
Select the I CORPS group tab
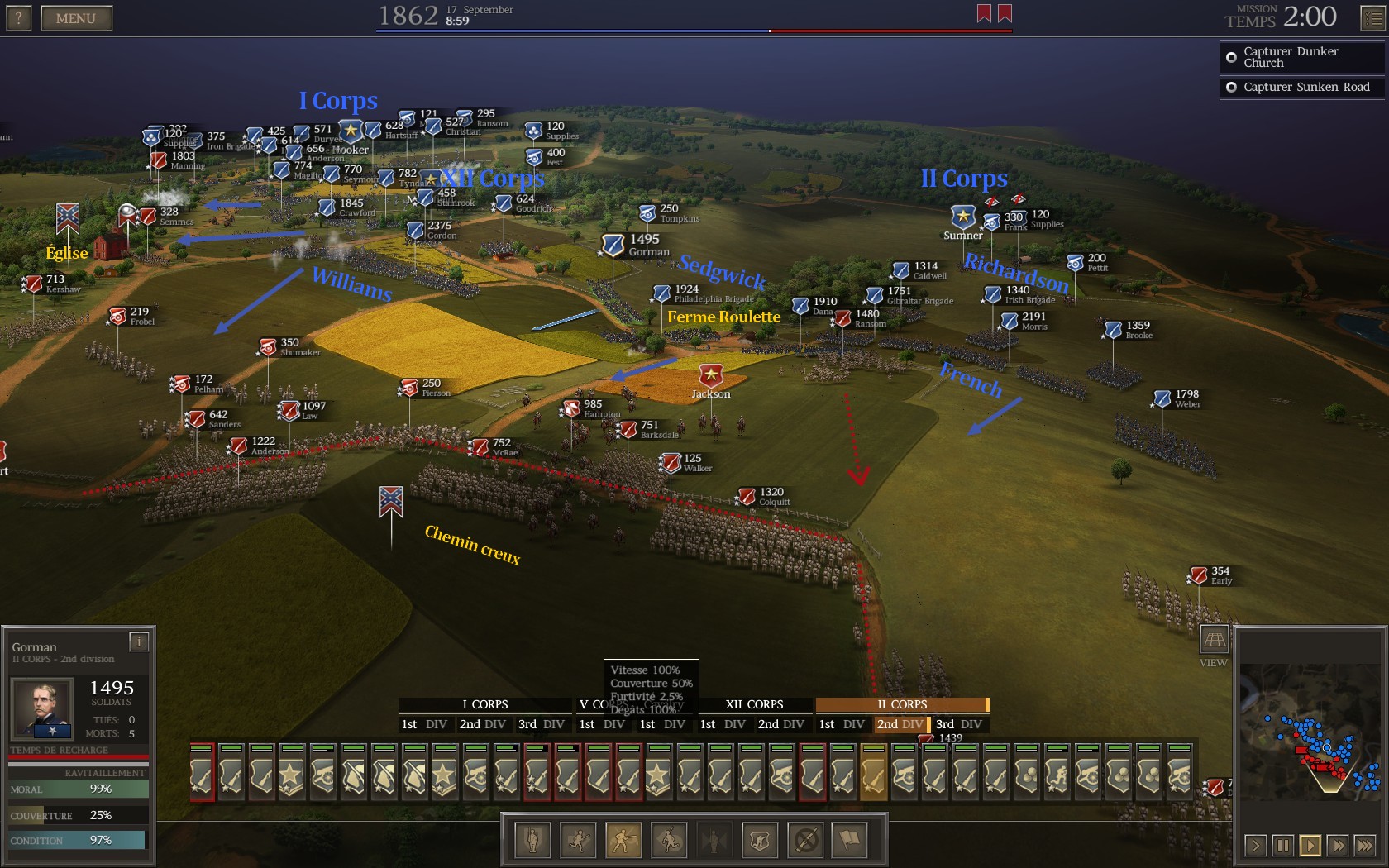[484, 704]
